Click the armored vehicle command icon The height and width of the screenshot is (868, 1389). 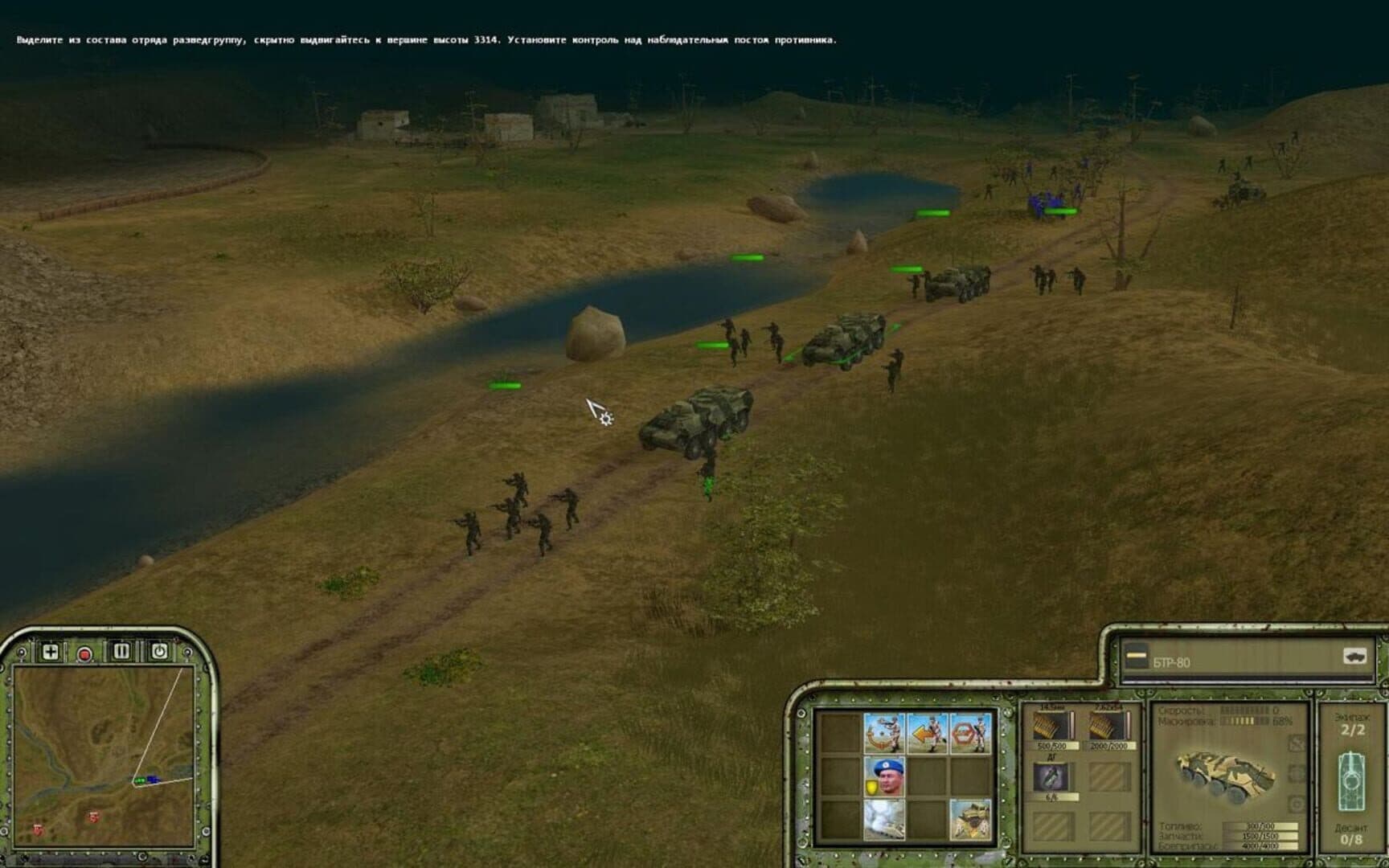point(970,819)
